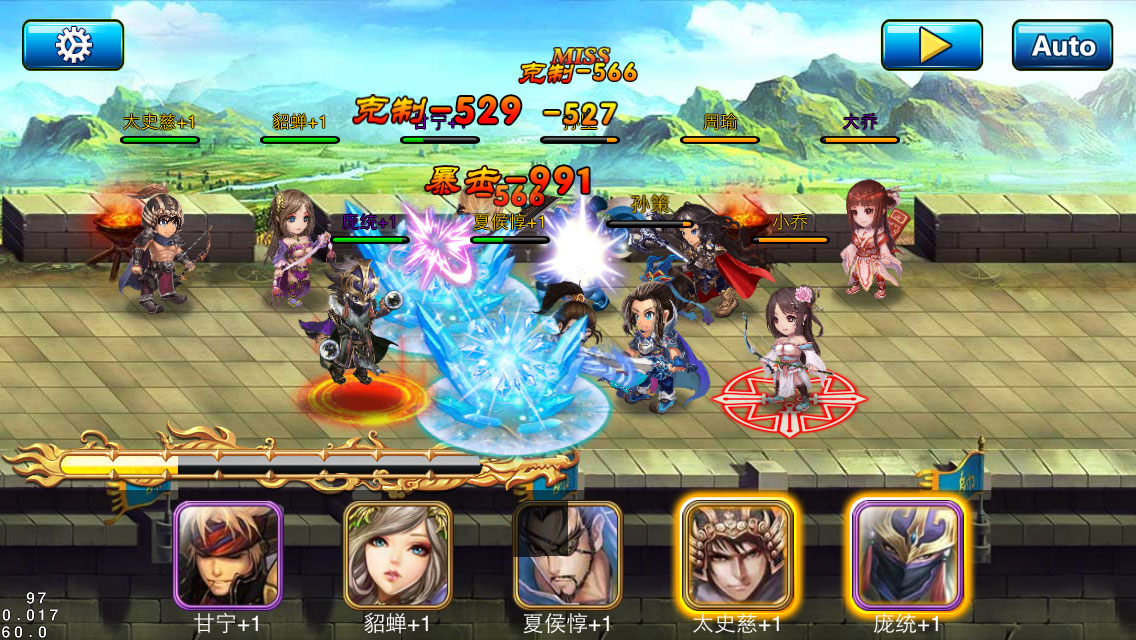The width and height of the screenshot is (1136, 640).
Task: Select the 甘宁+1 hero portrait
Action: (x=228, y=555)
